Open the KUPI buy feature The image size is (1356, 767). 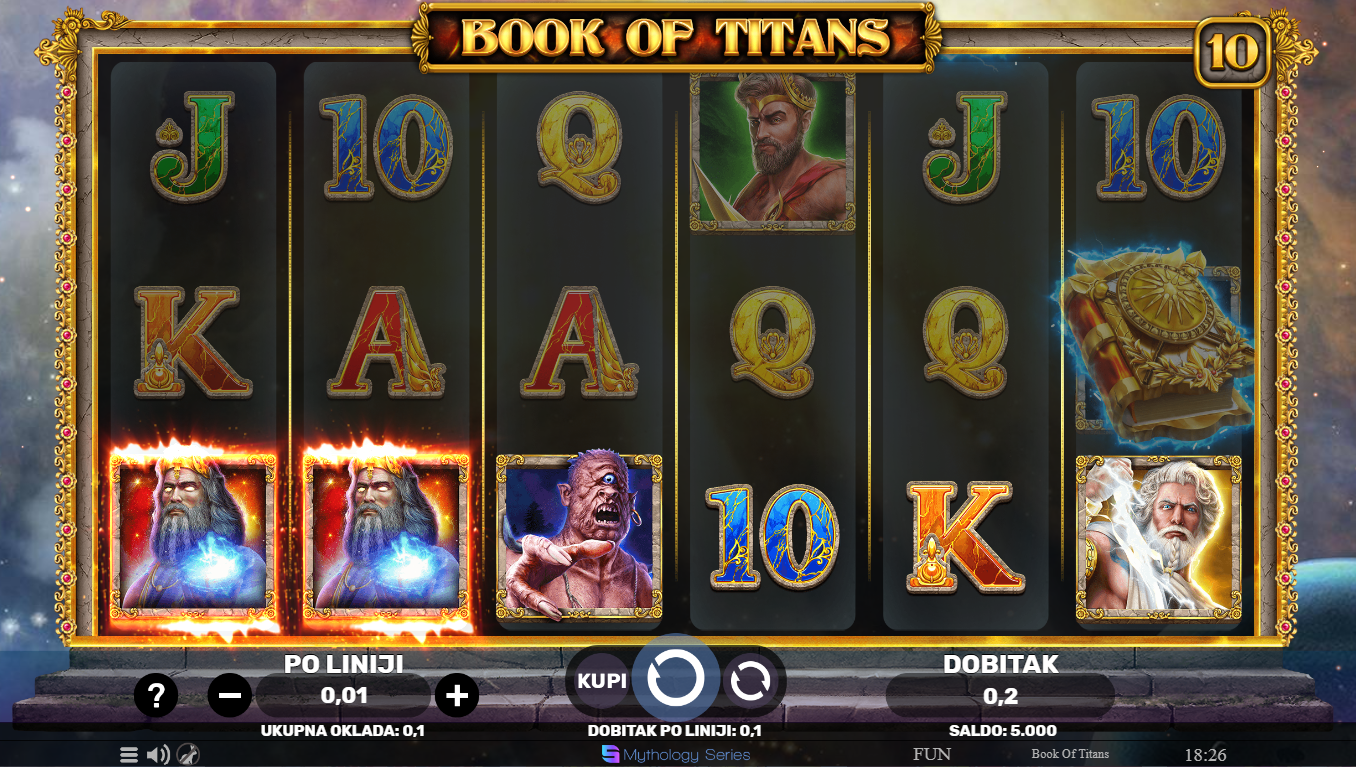(601, 681)
